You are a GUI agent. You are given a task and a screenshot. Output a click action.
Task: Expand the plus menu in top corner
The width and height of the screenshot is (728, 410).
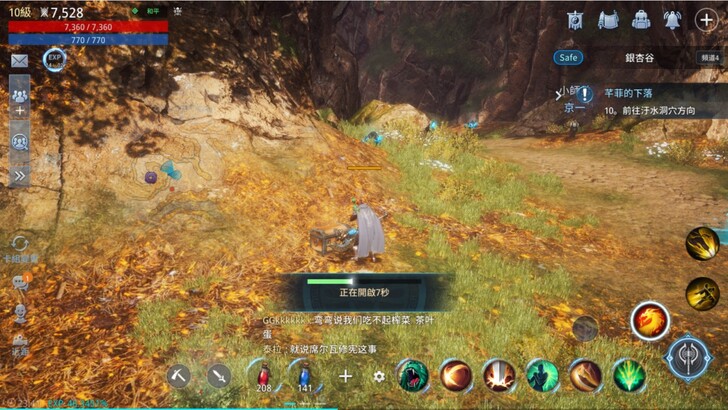[706, 20]
